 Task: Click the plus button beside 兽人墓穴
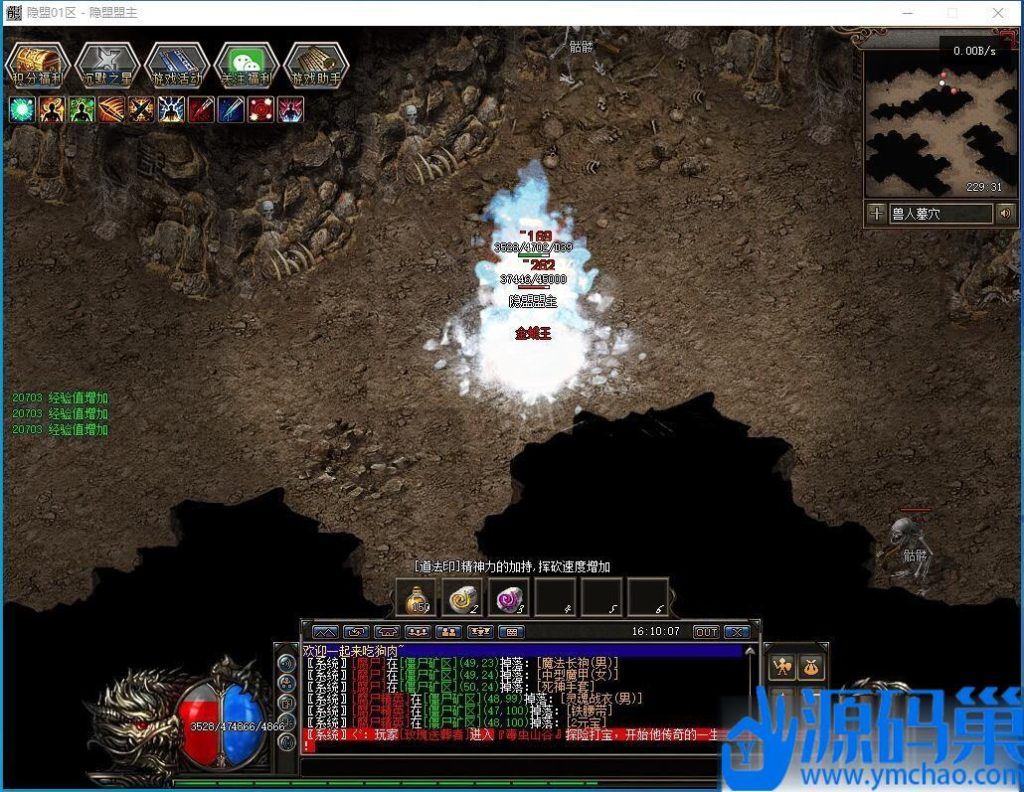tap(876, 213)
